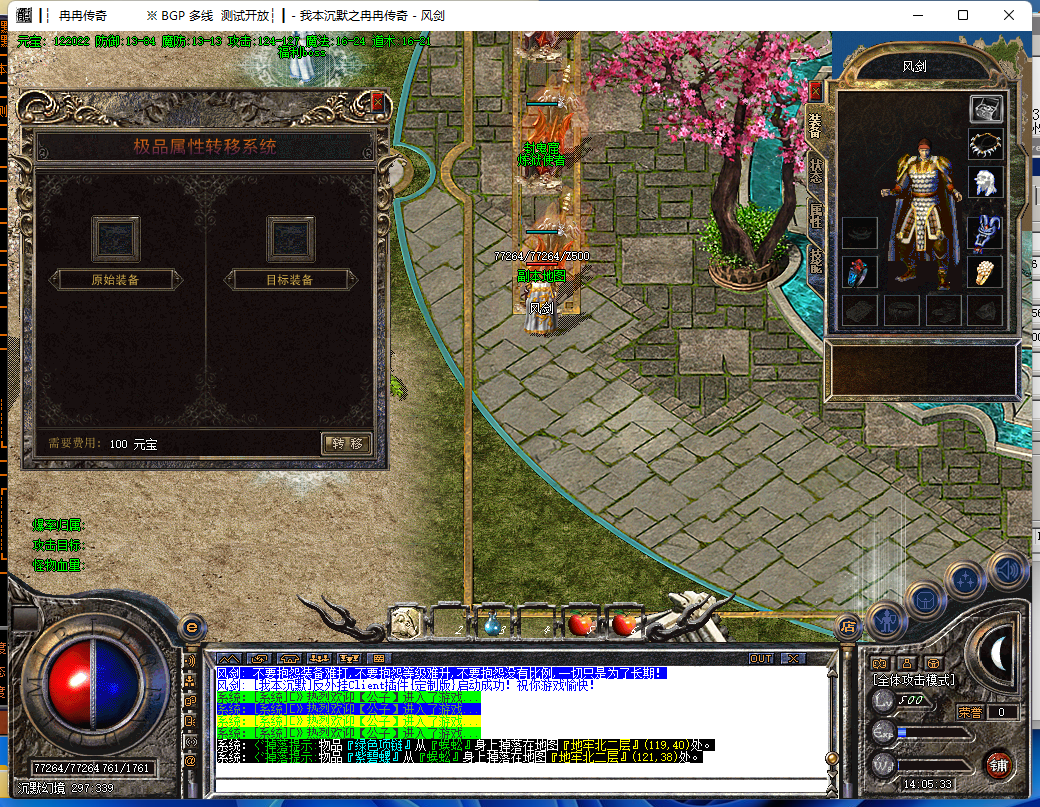Use the blue potion in the hotbar
1040x807 pixels.
point(492,624)
